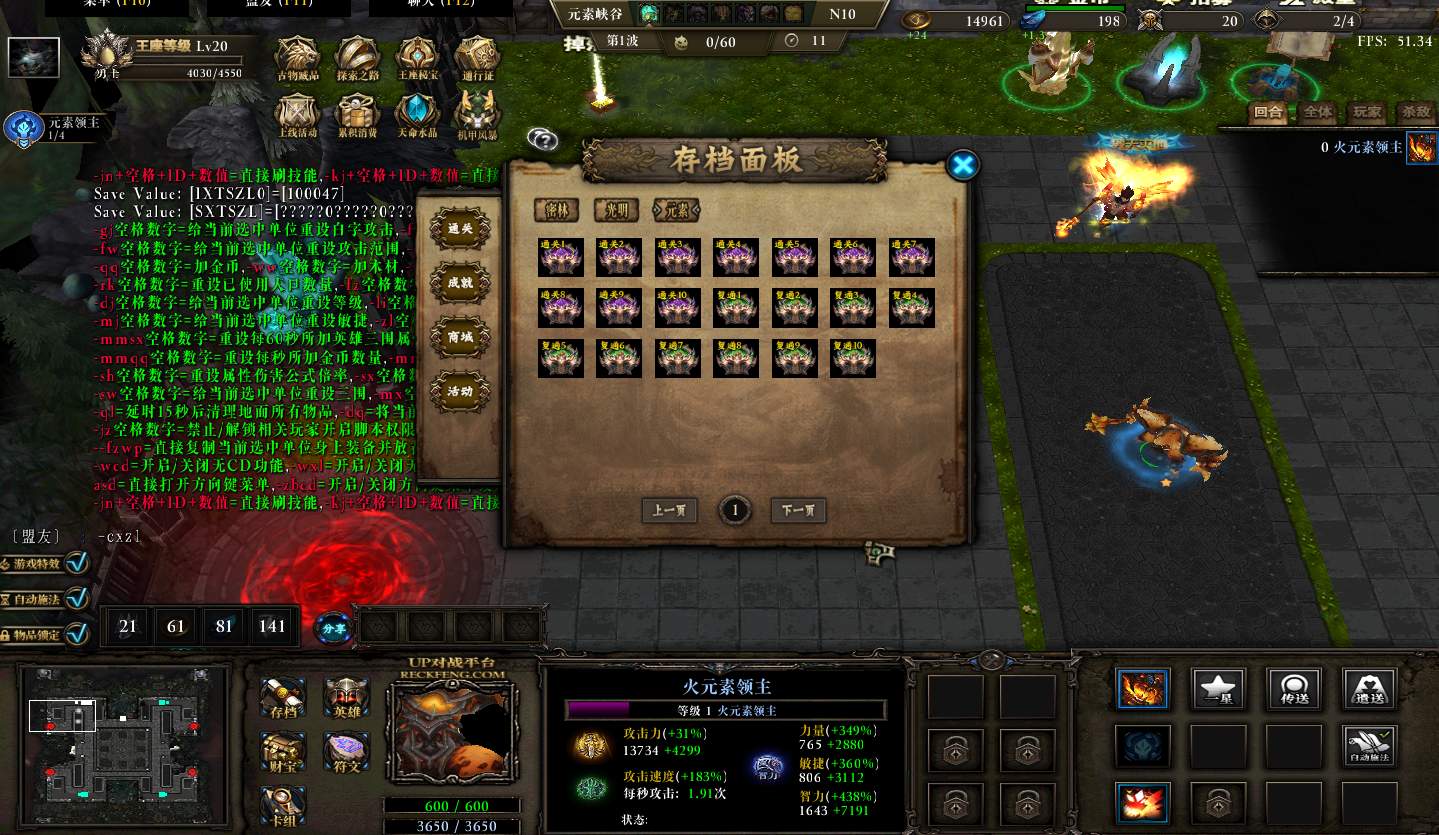Switch to the 光明 tab

pos(616,209)
